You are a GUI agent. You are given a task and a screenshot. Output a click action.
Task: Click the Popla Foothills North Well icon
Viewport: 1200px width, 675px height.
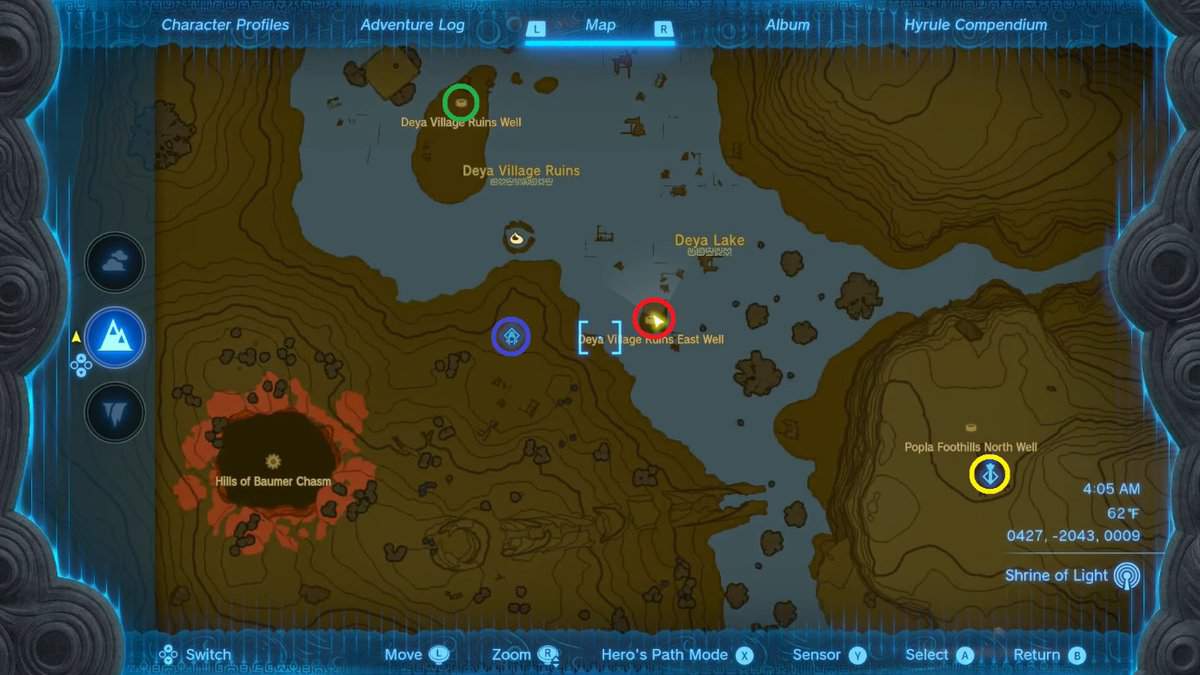coord(970,428)
